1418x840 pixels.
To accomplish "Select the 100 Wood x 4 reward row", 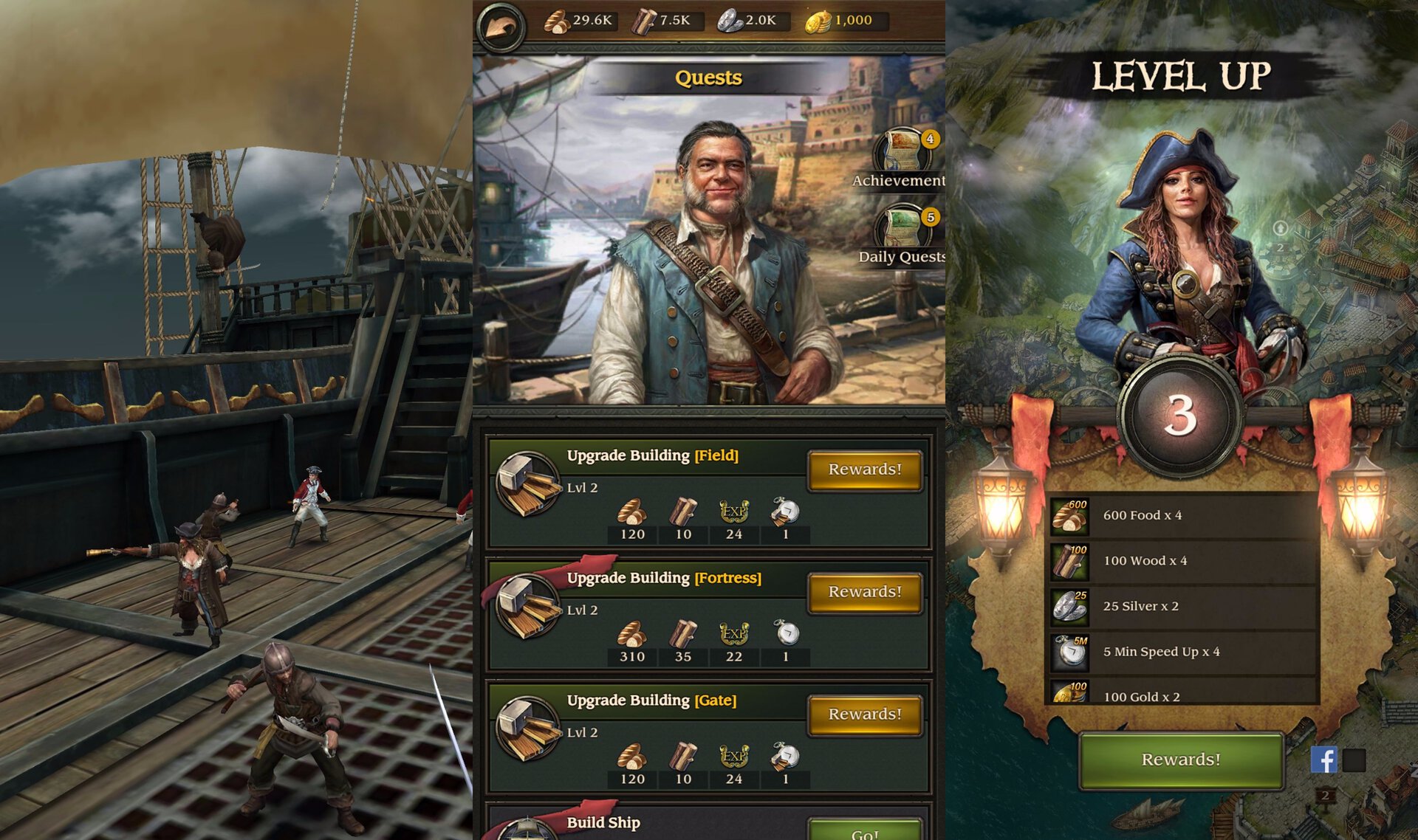I will (1183, 561).
